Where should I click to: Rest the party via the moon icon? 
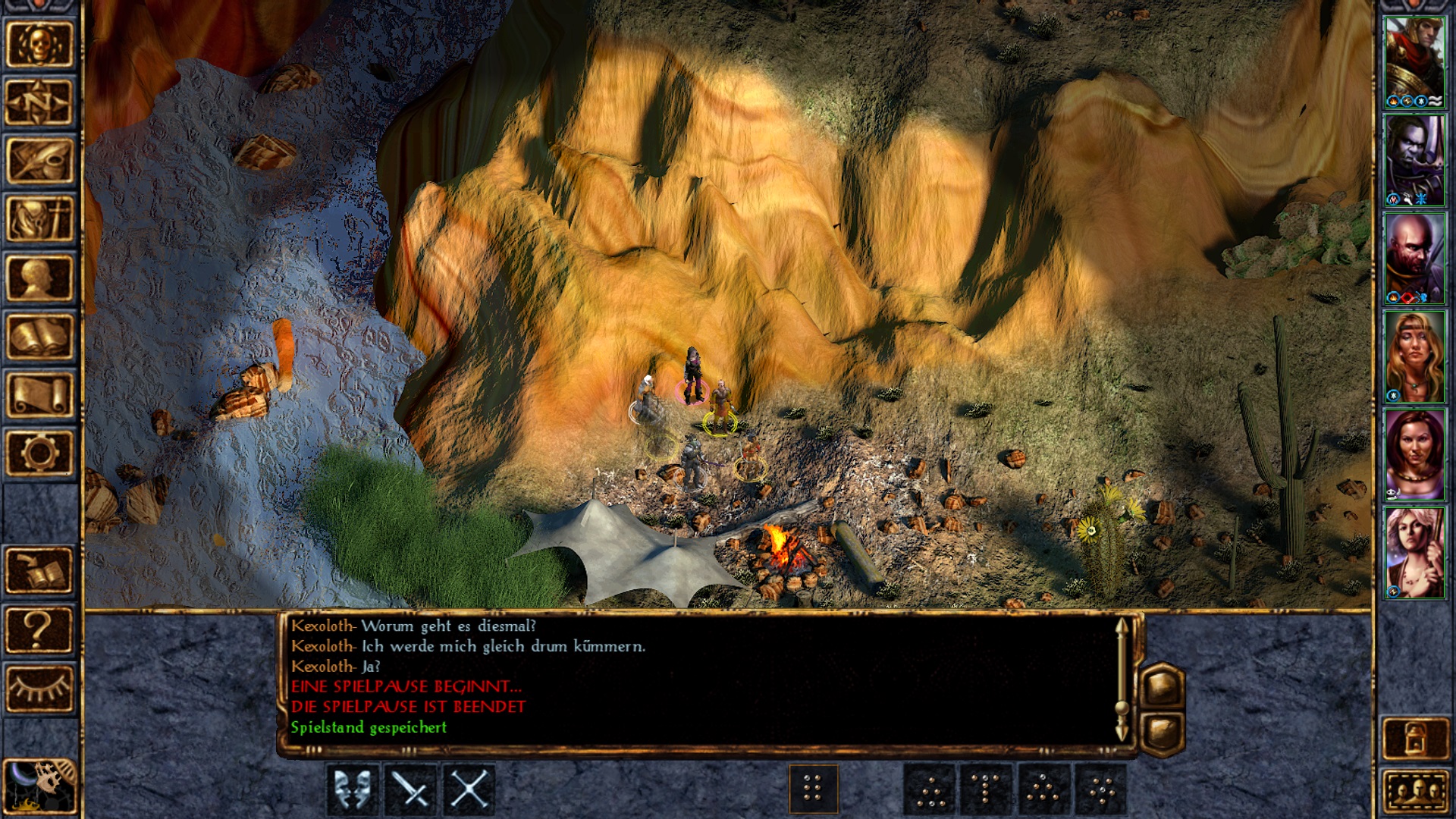(x=39, y=786)
